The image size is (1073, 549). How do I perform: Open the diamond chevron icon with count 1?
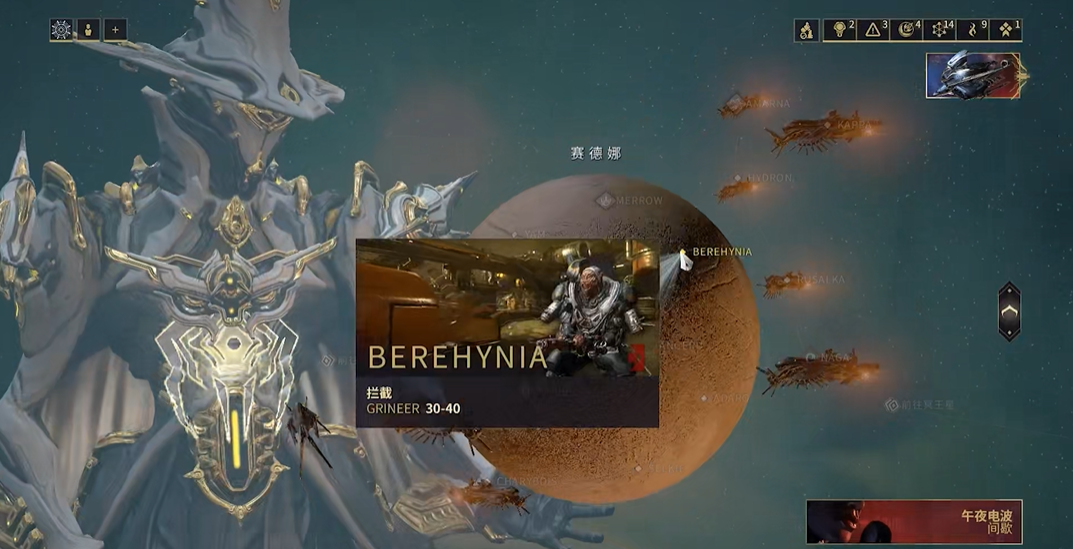(1006, 30)
